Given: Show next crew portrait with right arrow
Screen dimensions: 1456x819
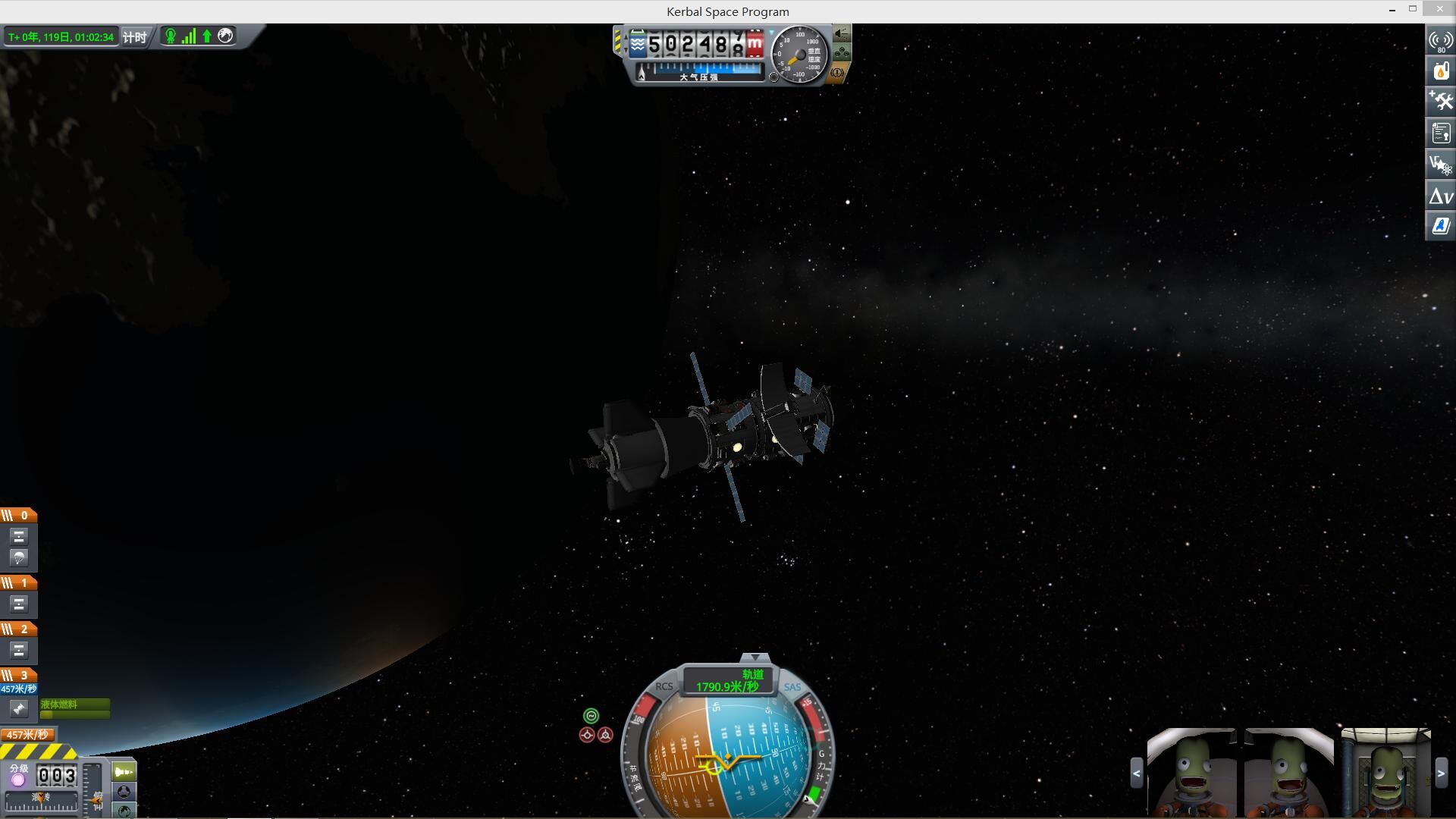Looking at the screenshot, I should click(x=1441, y=773).
